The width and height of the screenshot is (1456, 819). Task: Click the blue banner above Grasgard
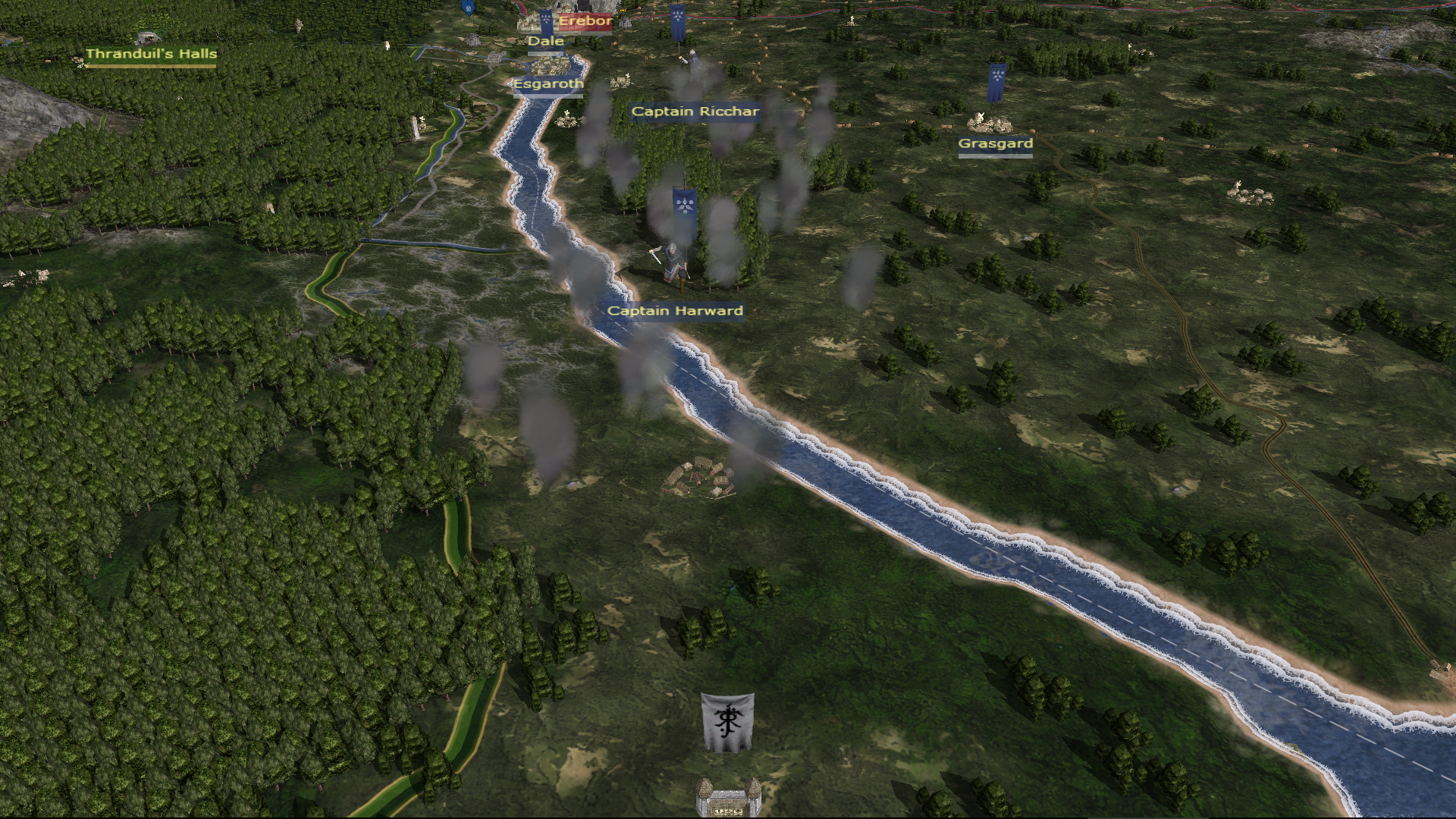click(x=996, y=83)
